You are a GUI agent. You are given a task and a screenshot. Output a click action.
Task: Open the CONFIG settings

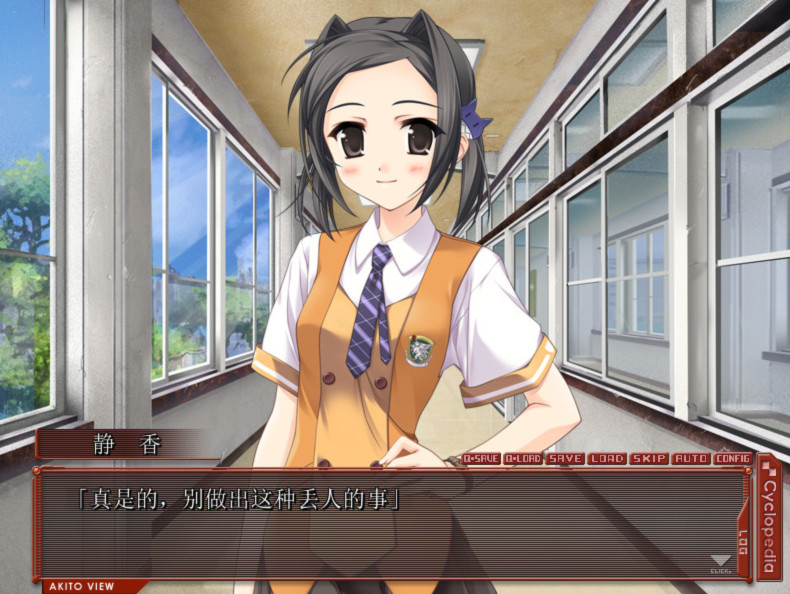[x=732, y=459]
